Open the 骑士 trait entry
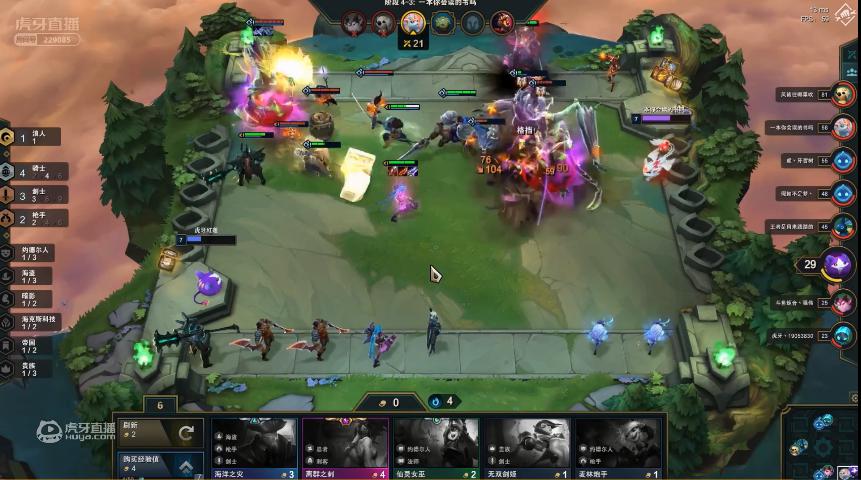 [35, 172]
